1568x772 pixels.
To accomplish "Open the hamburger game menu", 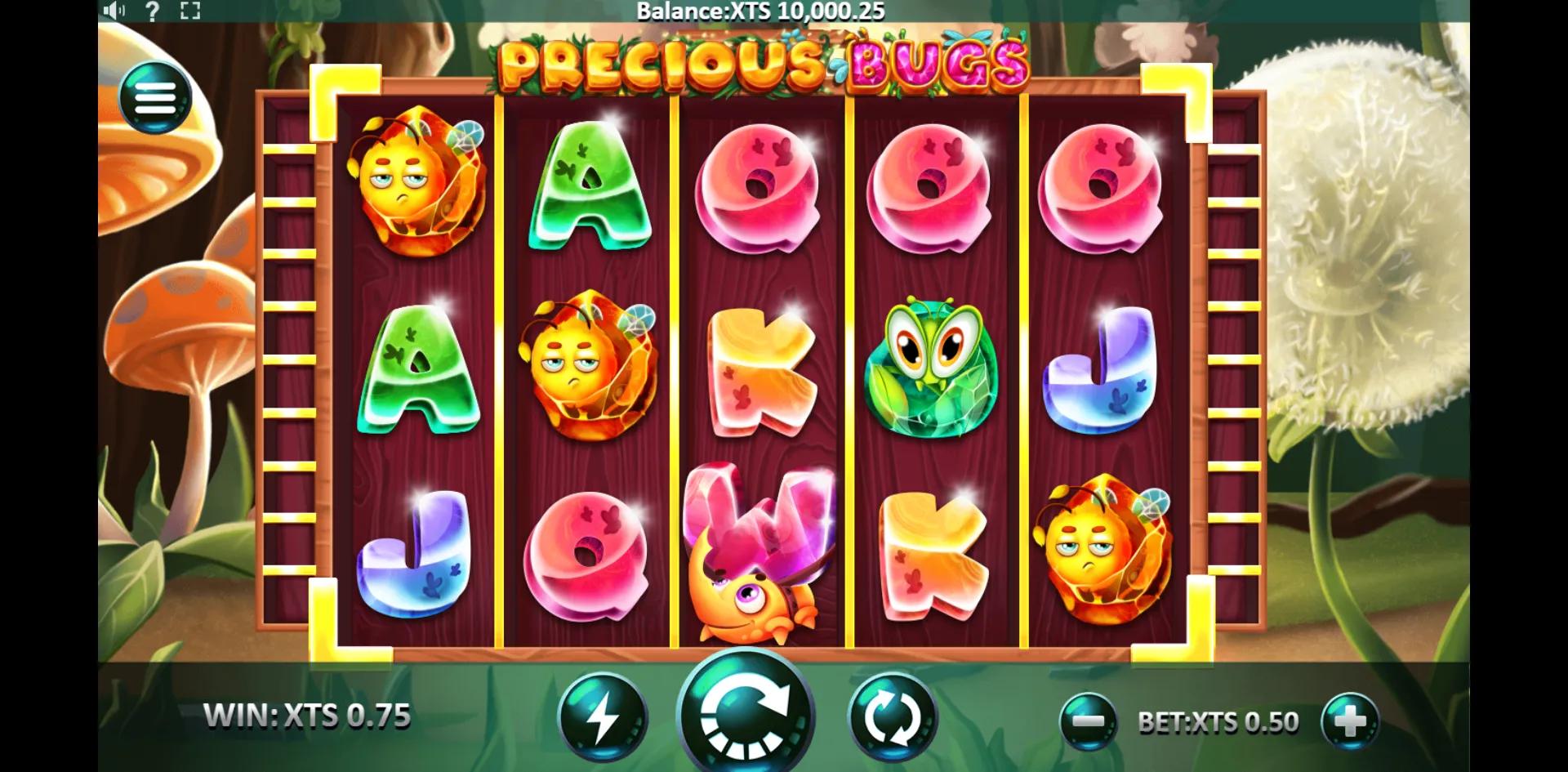I will tap(156, 96).
